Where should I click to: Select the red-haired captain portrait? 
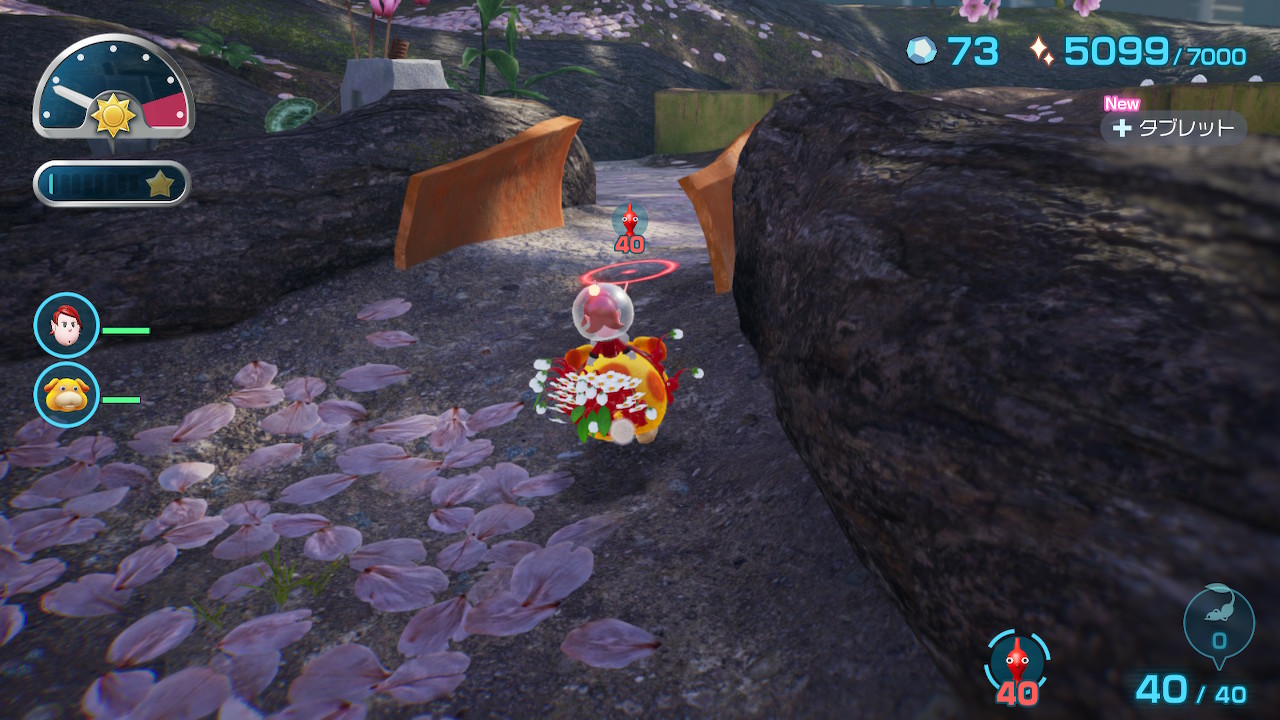pos(67,325)
